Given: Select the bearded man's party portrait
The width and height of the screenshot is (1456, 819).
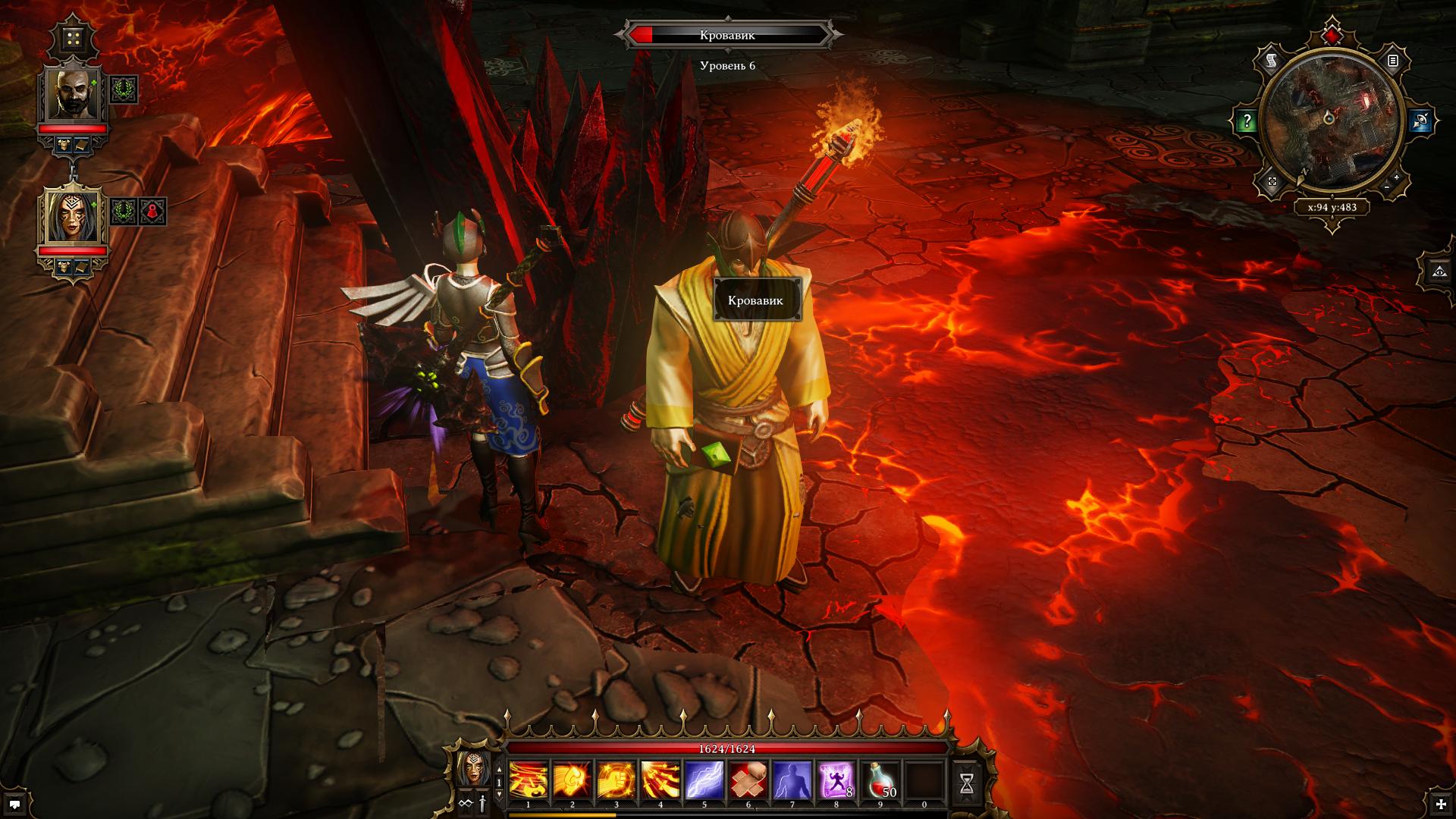Looking at the screenshot, I should click(x=74, y=94).
